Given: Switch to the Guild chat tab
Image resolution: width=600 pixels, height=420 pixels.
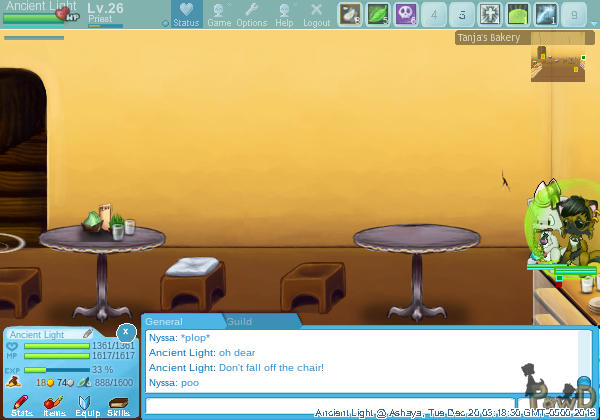Looking at the screenshot, I should (239, 322).
